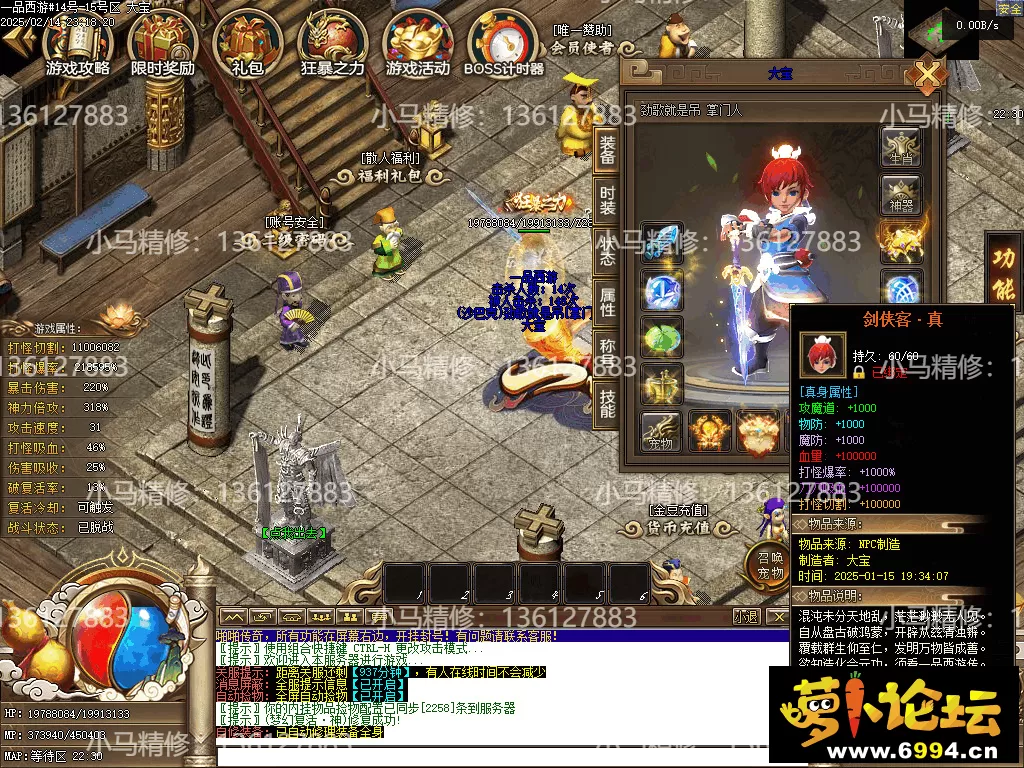Switch to the 装备 equipment tab

click(607, 152)
